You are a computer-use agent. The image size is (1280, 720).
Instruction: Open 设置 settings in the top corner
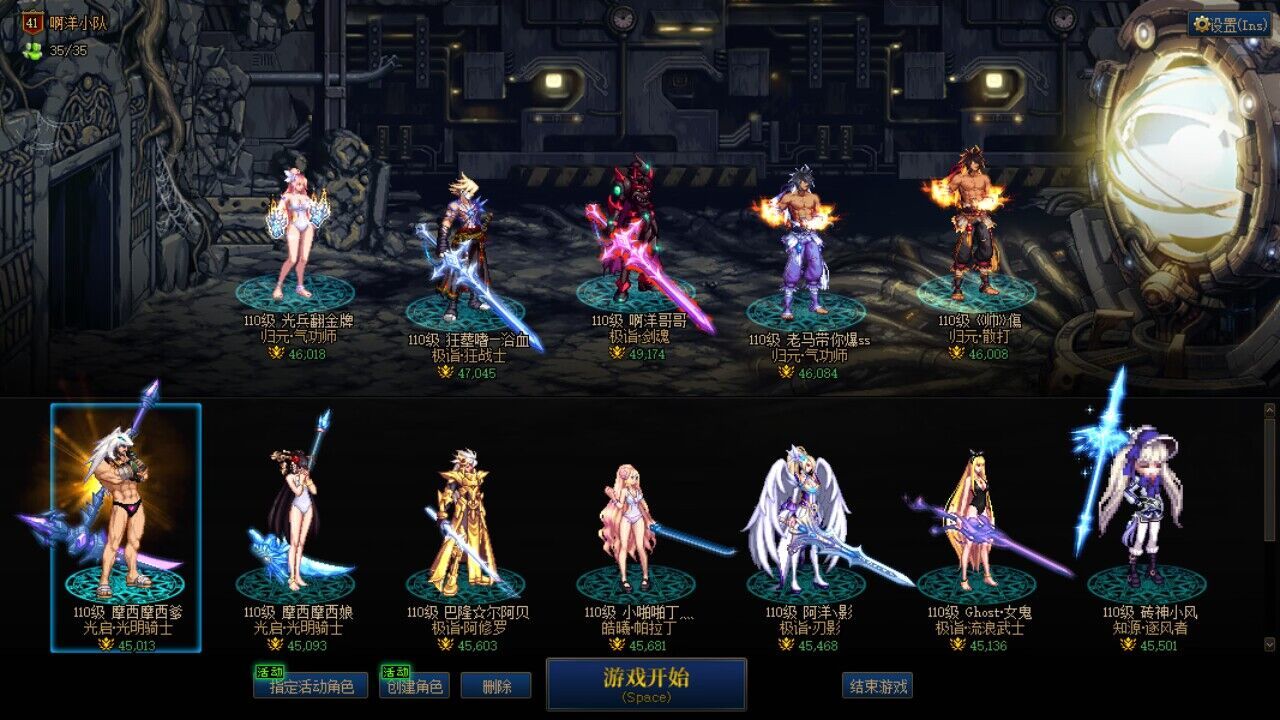(x=1229, y=25)
